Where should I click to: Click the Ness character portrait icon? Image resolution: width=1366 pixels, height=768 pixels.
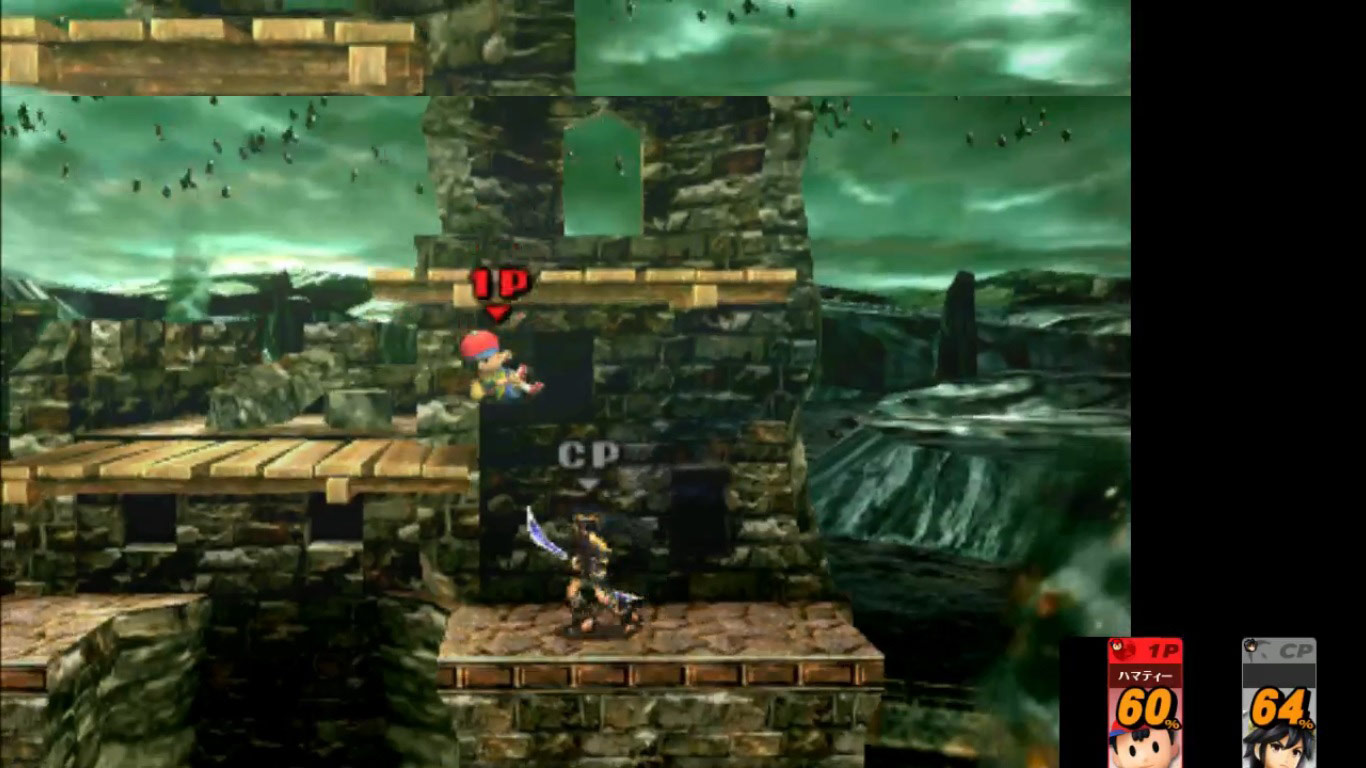click(x=1143, y=748)
